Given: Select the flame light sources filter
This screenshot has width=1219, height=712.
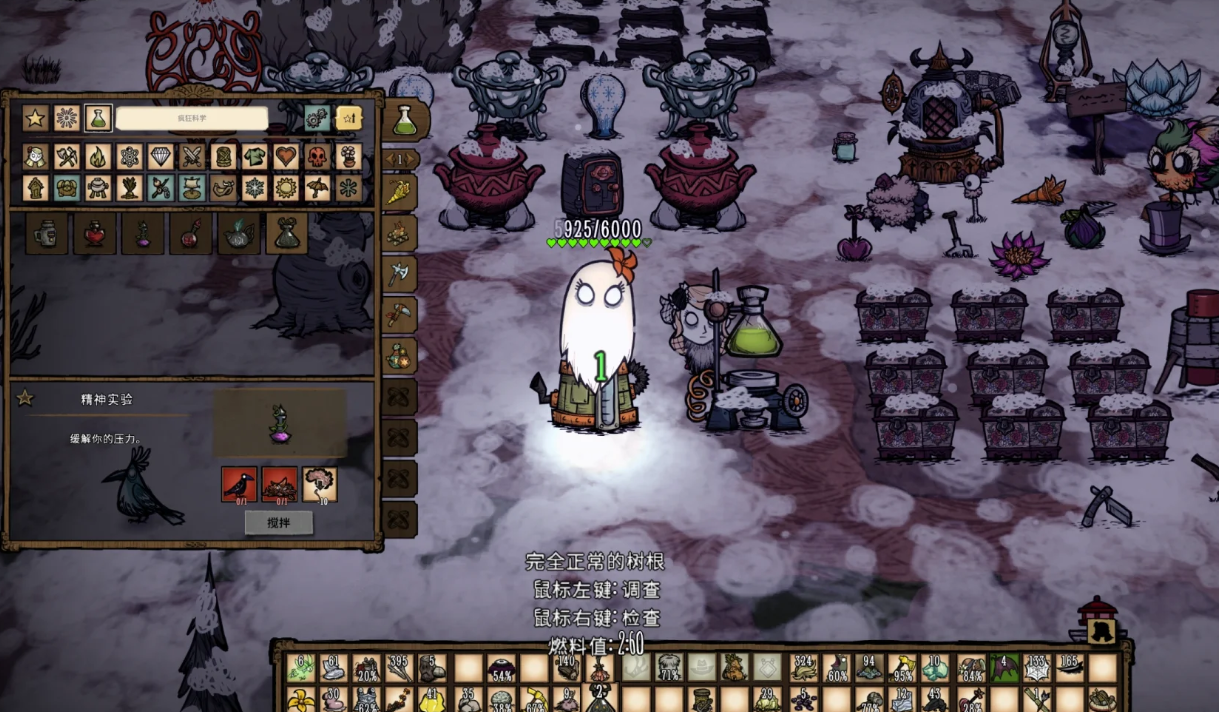Looking at the screenshot, I should point(98,157).
